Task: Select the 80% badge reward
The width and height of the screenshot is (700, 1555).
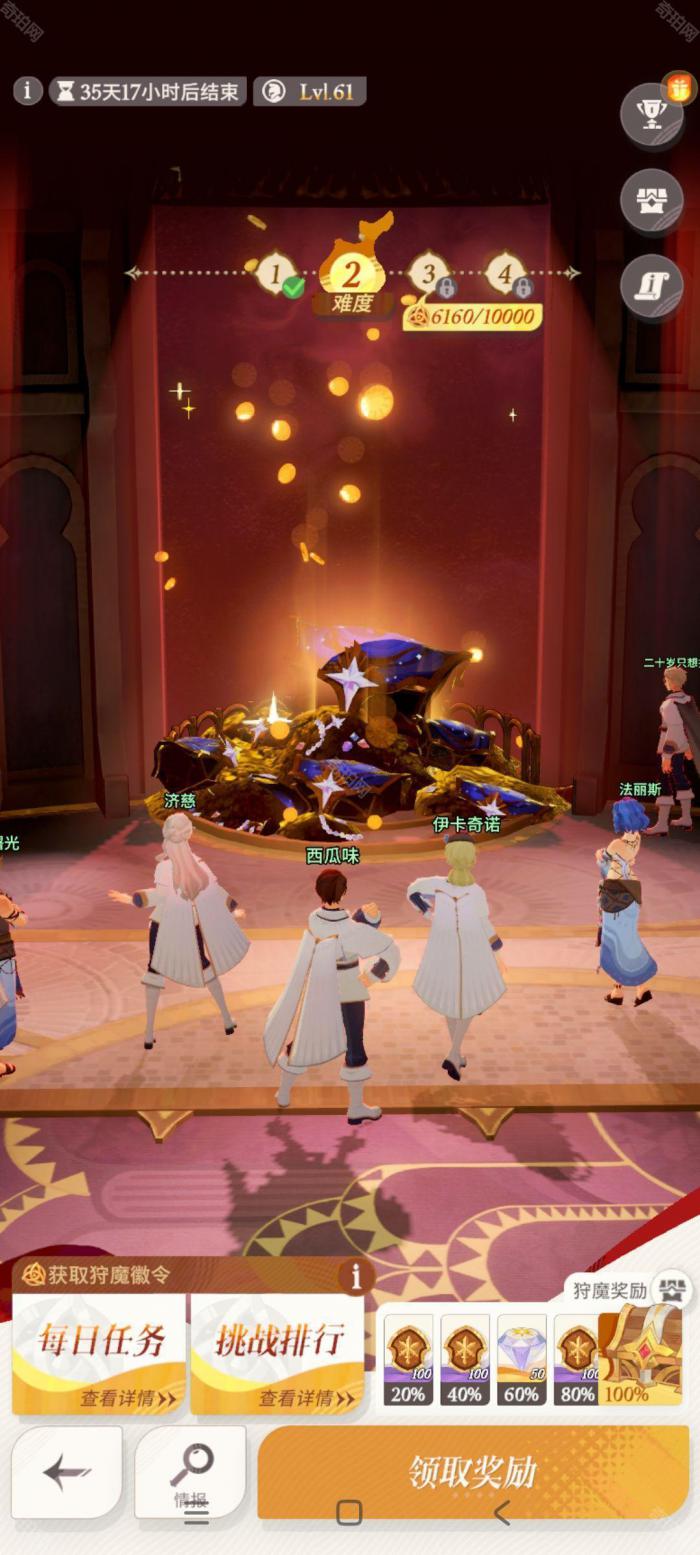Action: point(575,1358)
